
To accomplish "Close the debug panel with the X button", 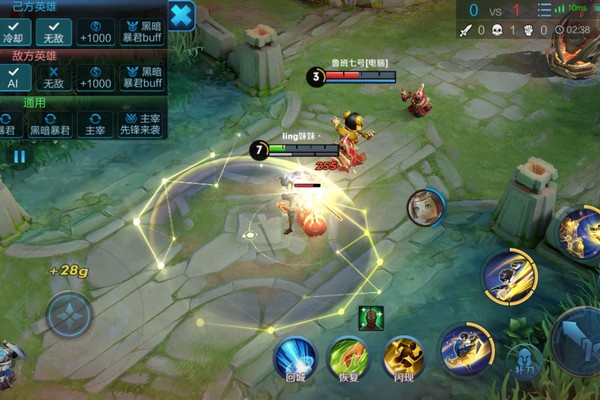I will (181, 15).
